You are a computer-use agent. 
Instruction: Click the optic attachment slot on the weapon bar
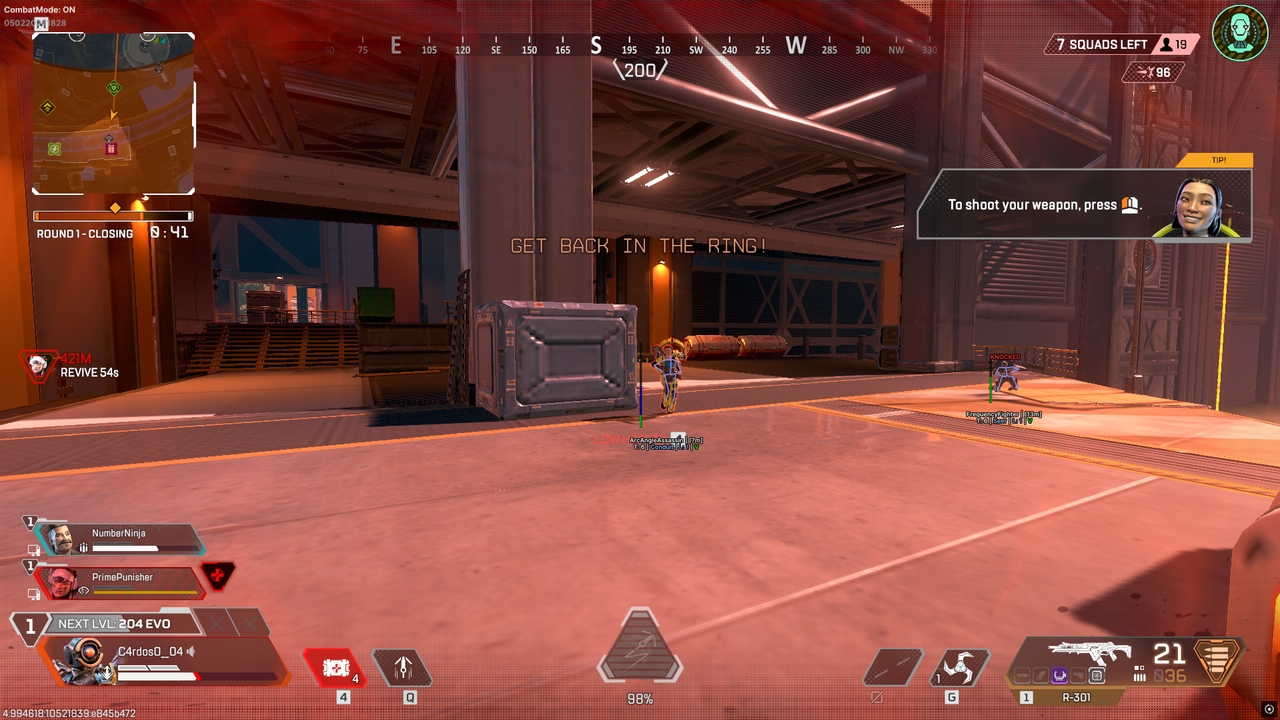1096,673
